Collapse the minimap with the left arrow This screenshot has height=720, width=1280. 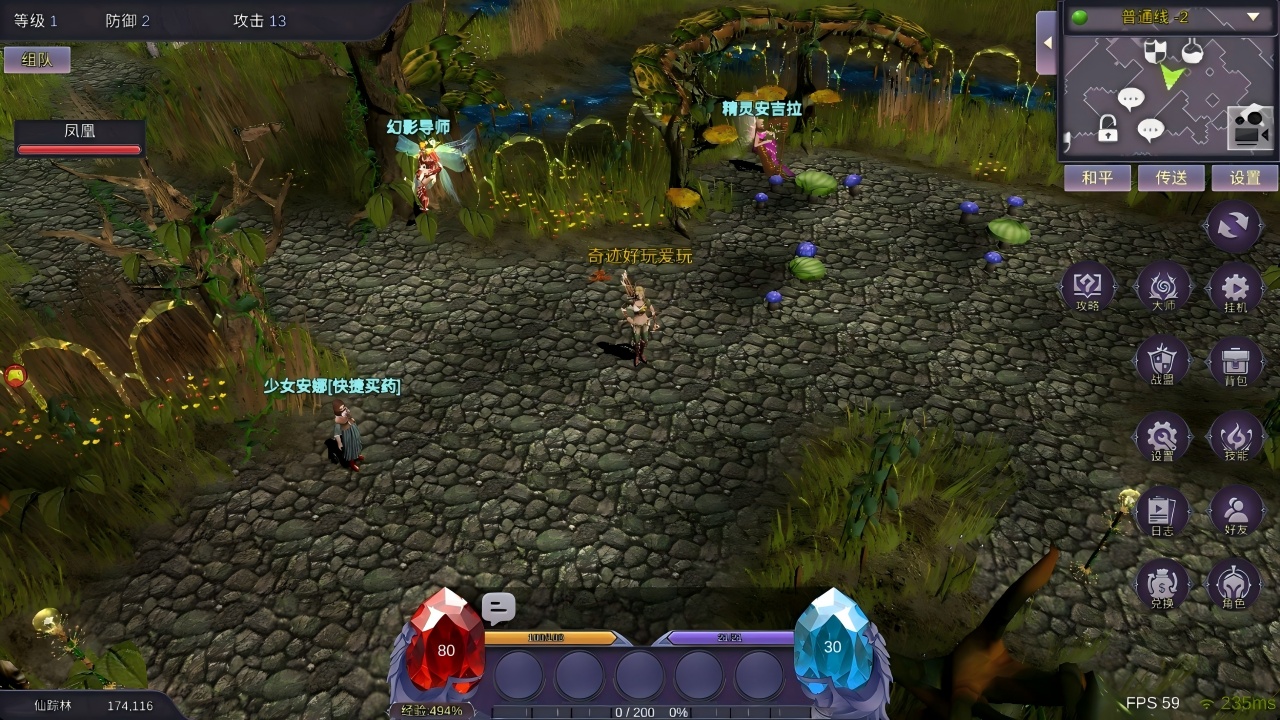(1046, 43)
